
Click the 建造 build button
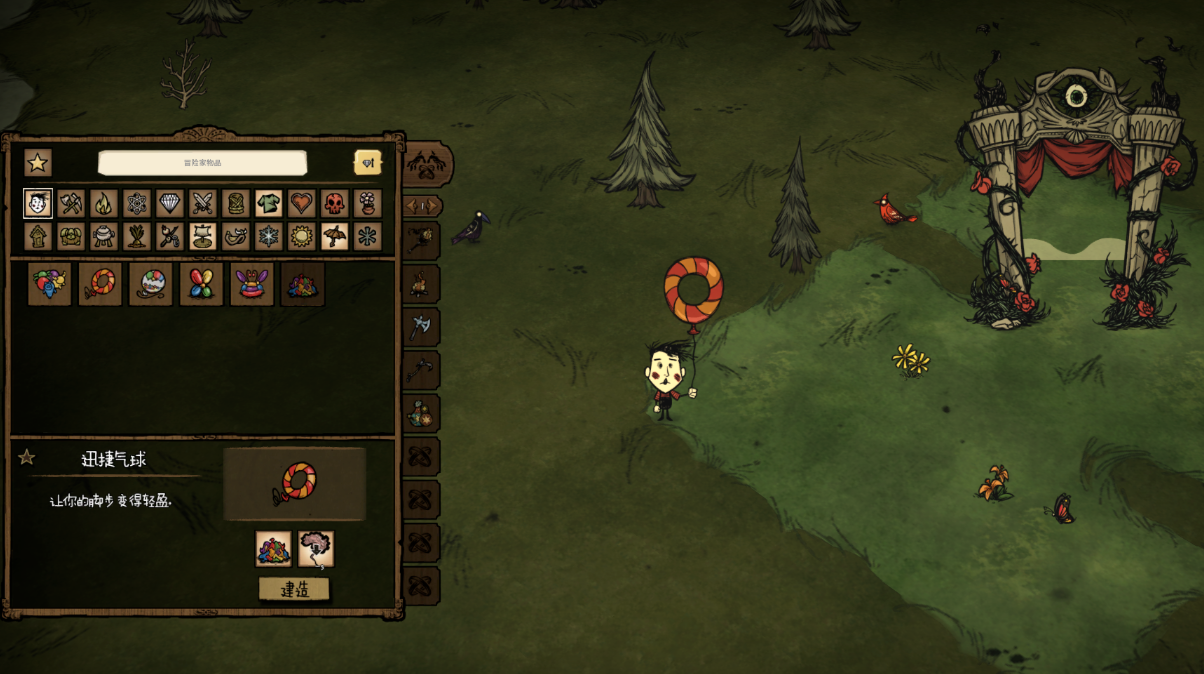[294, 589]
